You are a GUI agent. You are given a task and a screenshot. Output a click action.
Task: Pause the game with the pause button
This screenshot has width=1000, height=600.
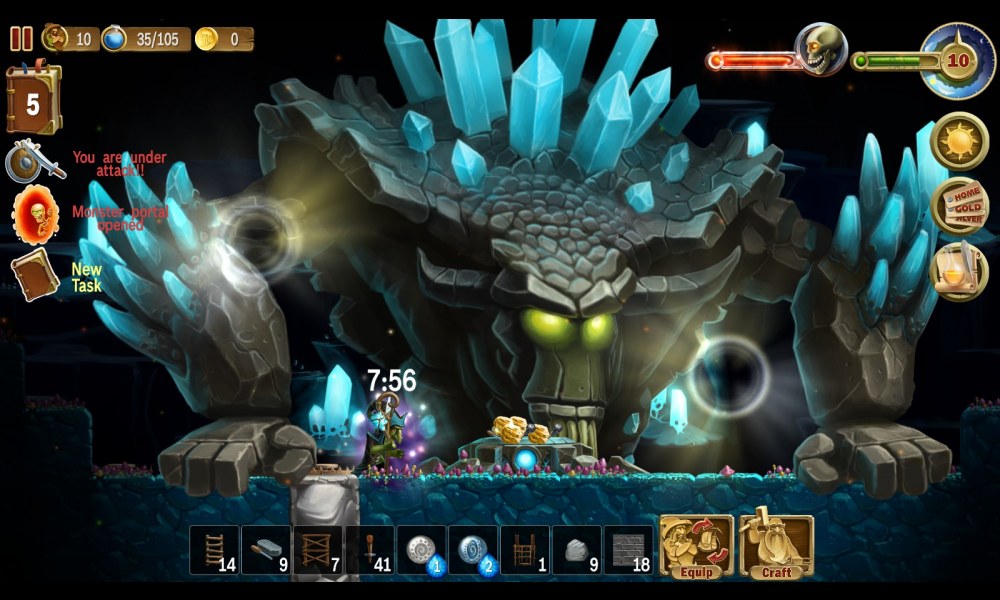tap(21, 39)
